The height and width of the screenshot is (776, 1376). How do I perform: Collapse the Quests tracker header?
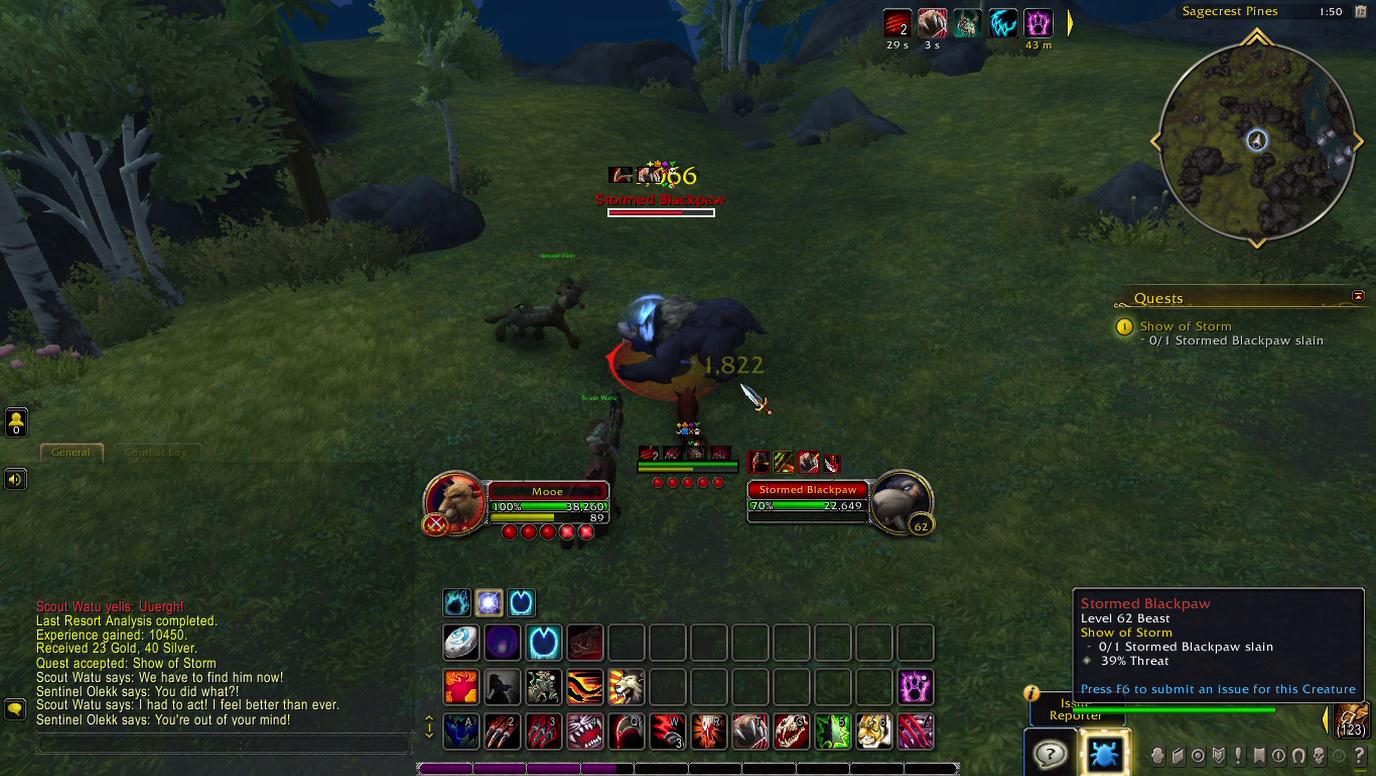(x=1358, y=297)
